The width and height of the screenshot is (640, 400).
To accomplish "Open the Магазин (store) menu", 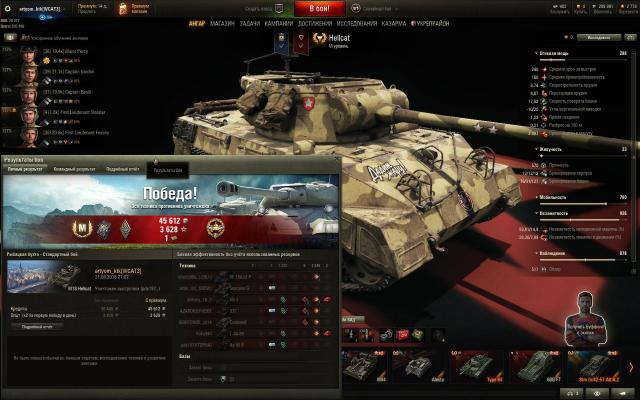I will [222, 23].
